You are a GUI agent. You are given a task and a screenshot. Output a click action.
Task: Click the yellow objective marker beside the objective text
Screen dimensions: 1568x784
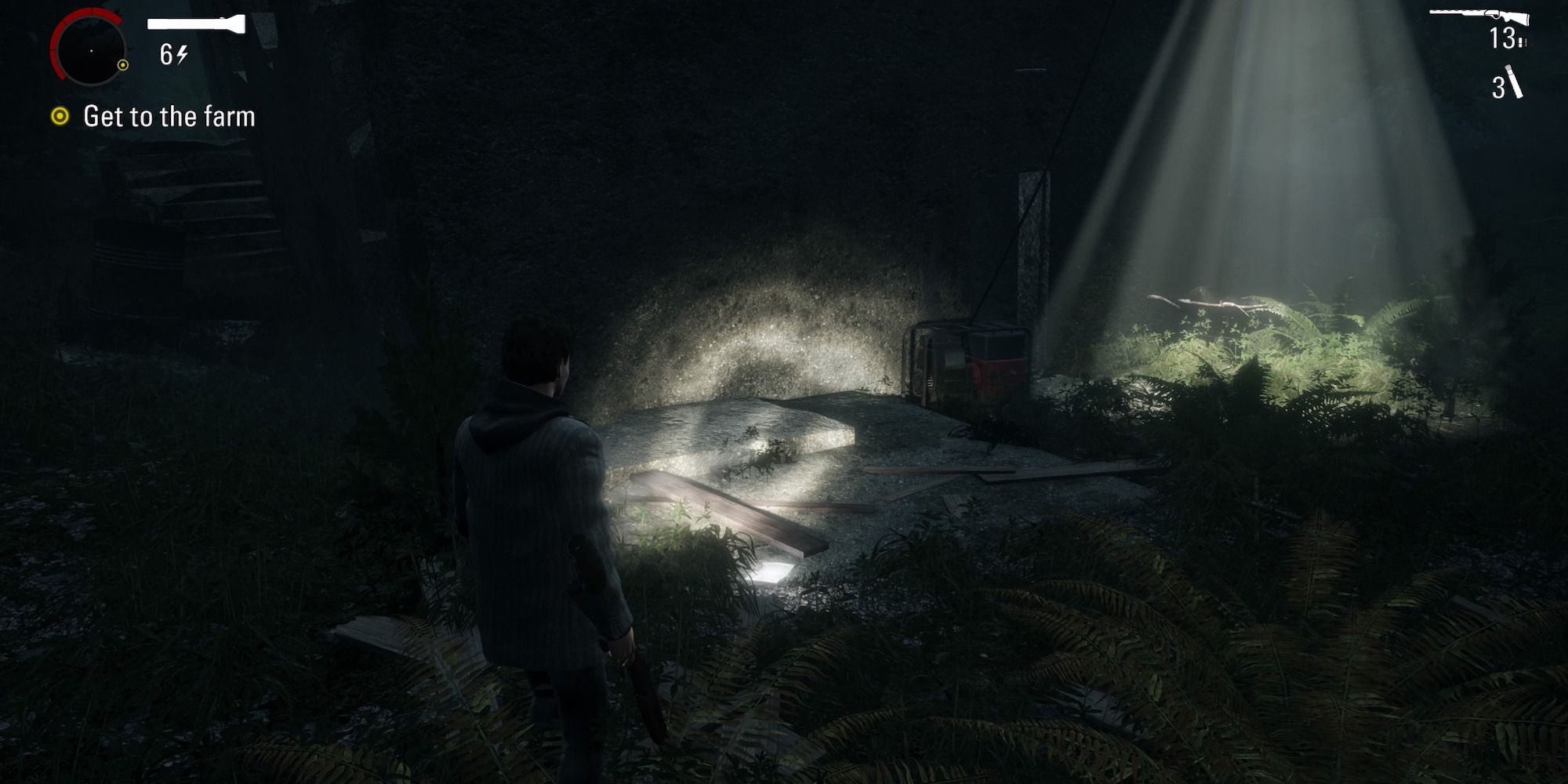(x=60, y=116)
